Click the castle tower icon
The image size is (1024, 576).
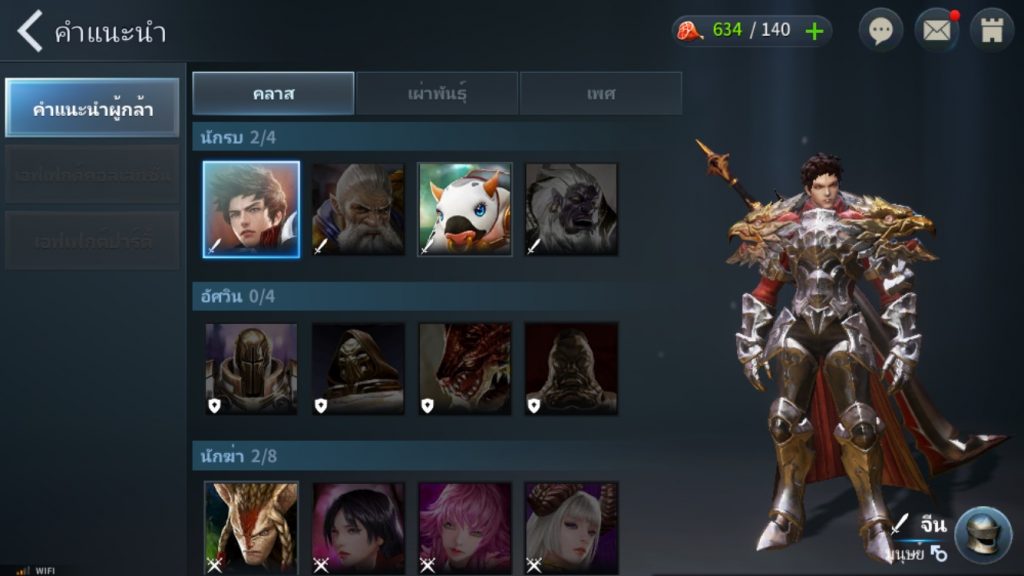tap(992, 30)
